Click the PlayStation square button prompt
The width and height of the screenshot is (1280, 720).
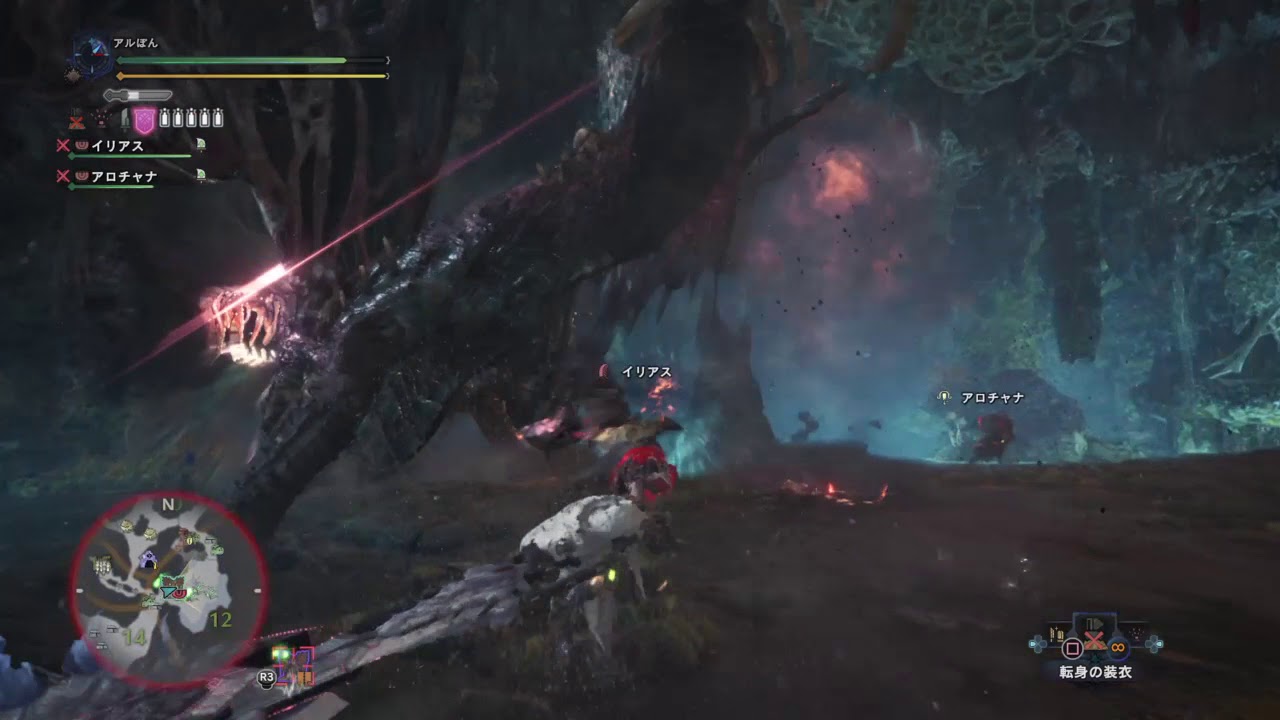point(1072,647)
